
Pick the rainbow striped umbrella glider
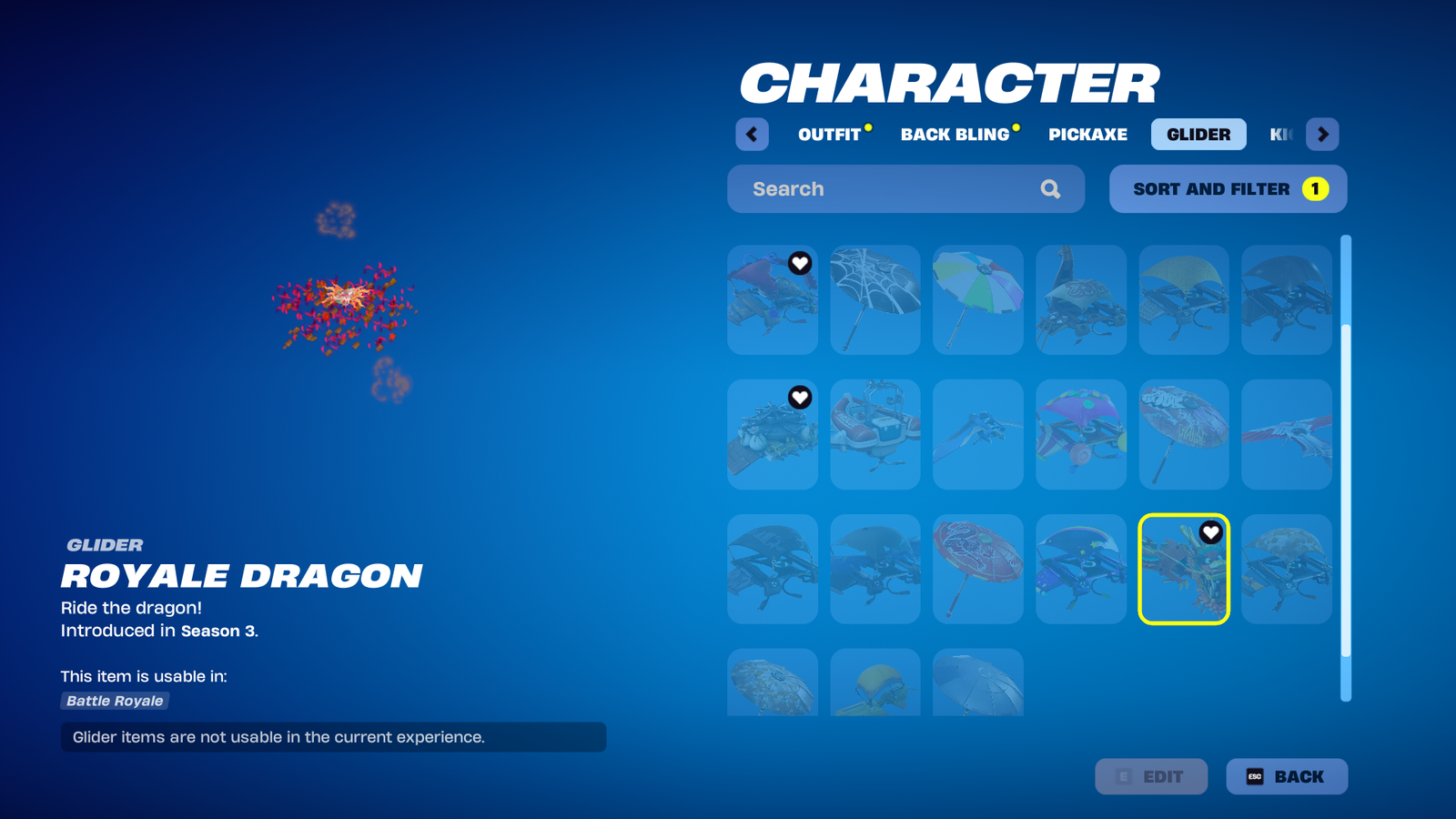click(x=978, y=299)
